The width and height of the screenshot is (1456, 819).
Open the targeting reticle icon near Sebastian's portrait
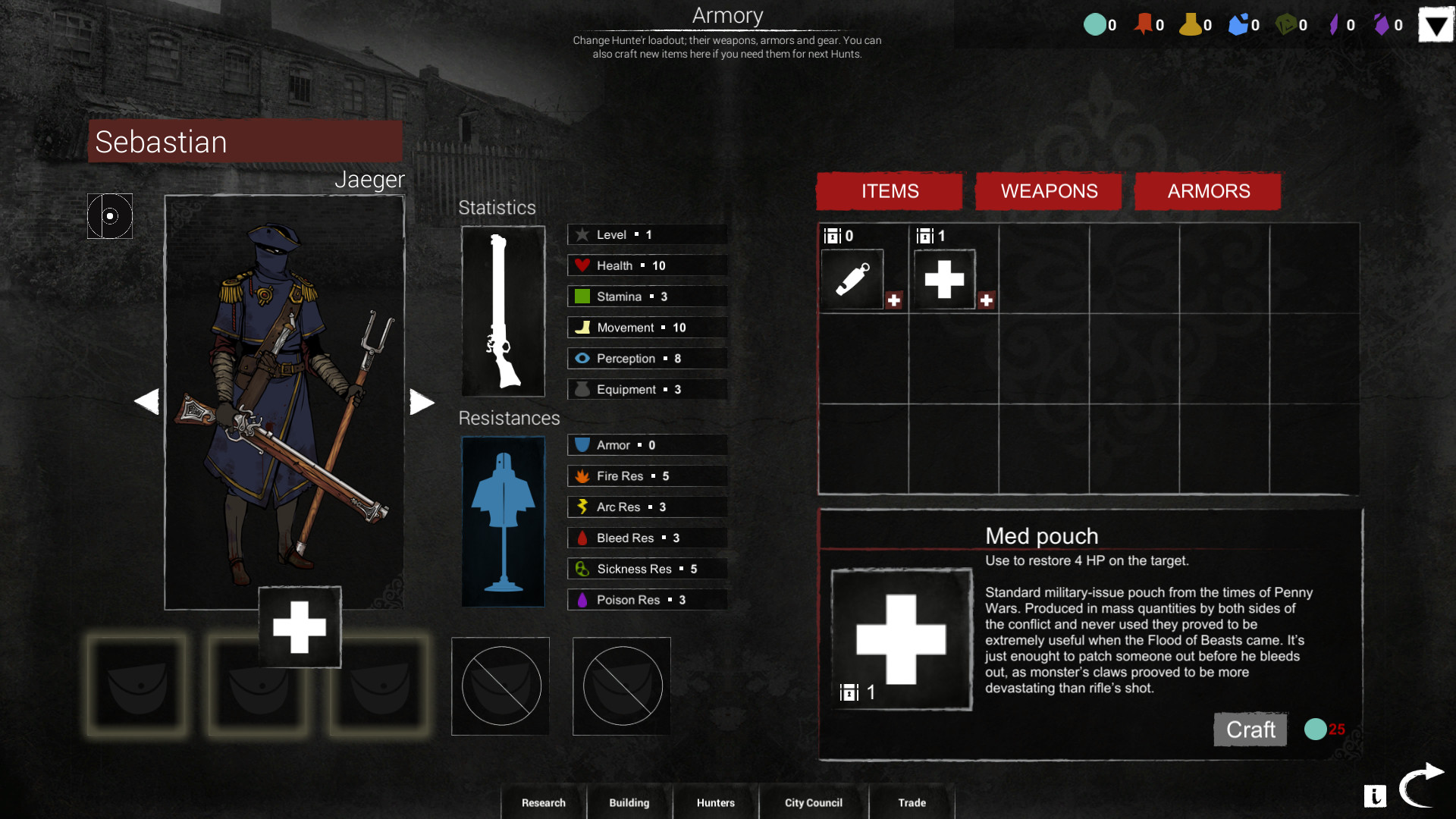click(x=109, y=216)
